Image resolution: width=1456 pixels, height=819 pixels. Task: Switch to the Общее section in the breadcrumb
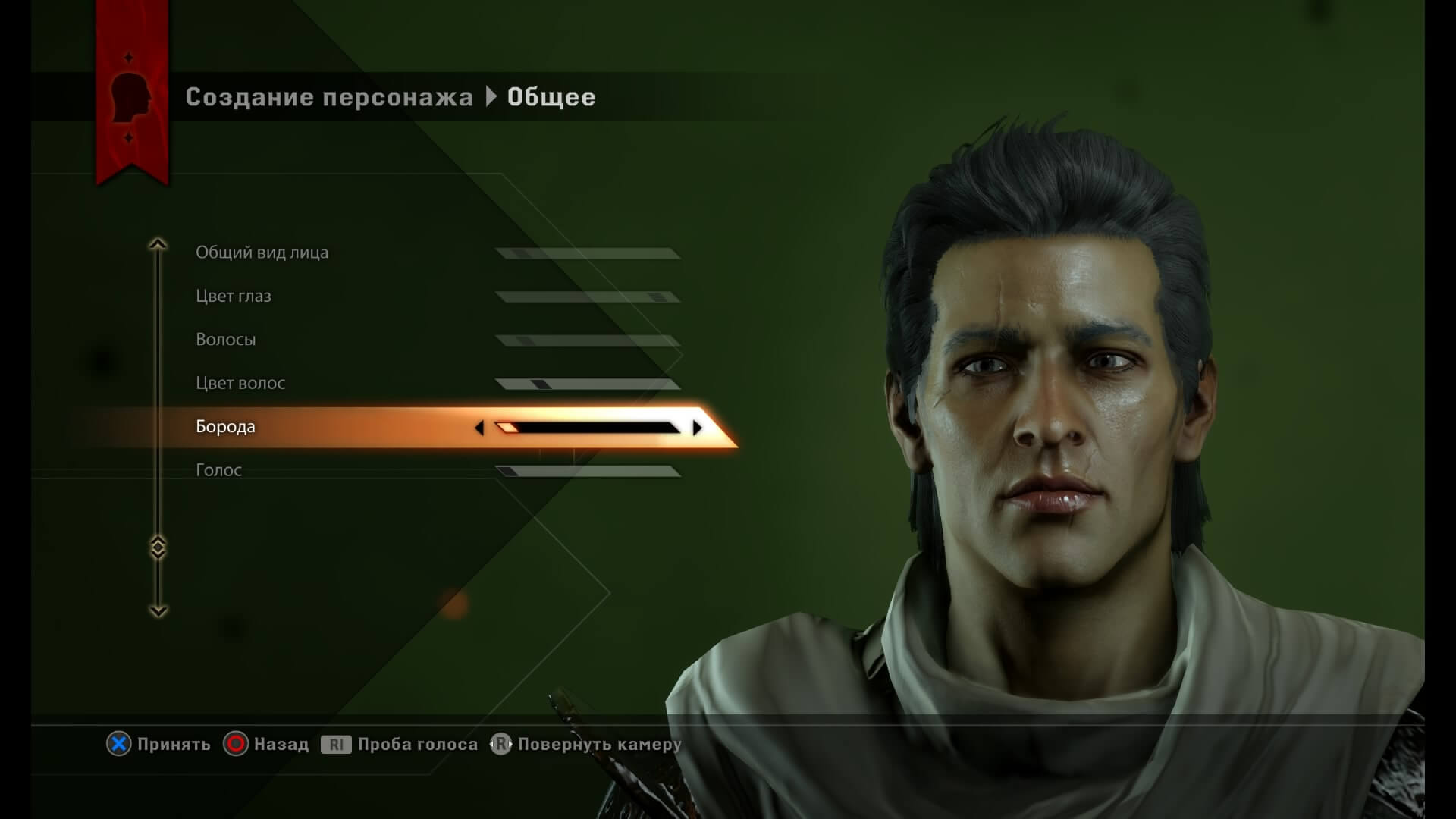pyautogui.click(x=551, y=96)
